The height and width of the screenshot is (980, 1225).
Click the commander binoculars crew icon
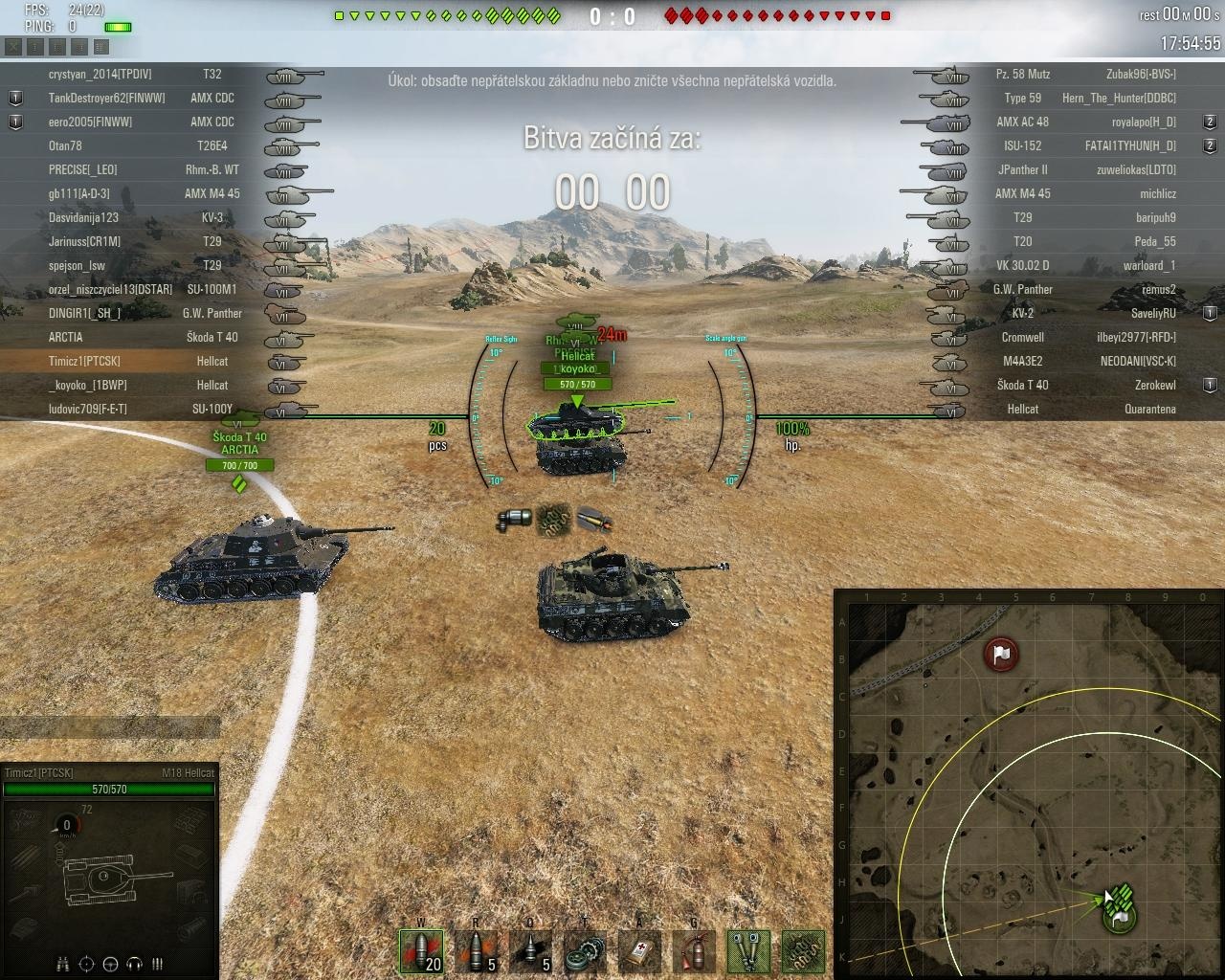63,964
